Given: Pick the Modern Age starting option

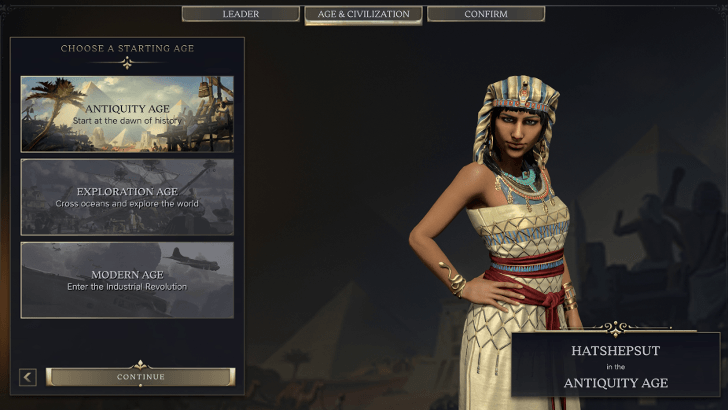Looking at the screenshot, I should point(127,280).
